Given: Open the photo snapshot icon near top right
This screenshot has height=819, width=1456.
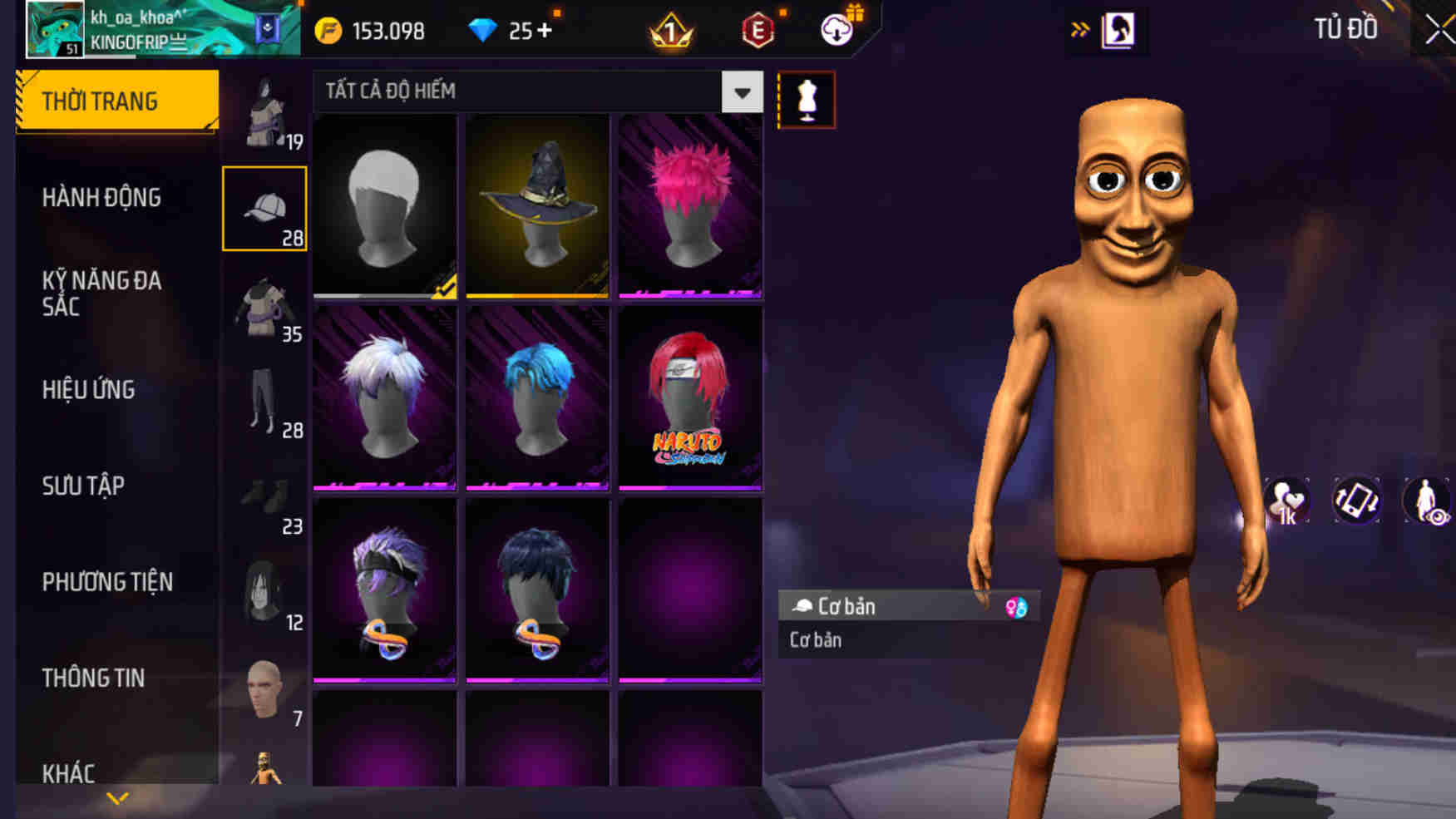Looking at the screenshot, I should point(1118,28).
